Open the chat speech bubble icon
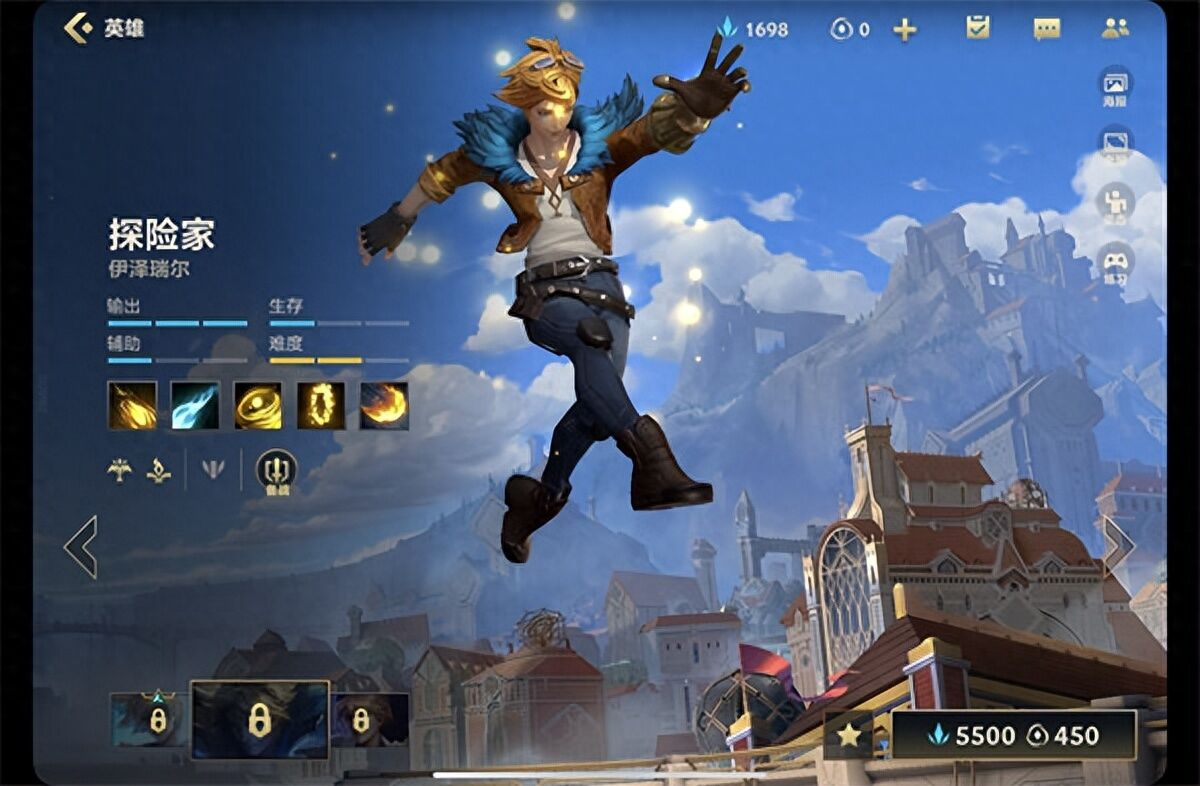 coord(1046,29)
